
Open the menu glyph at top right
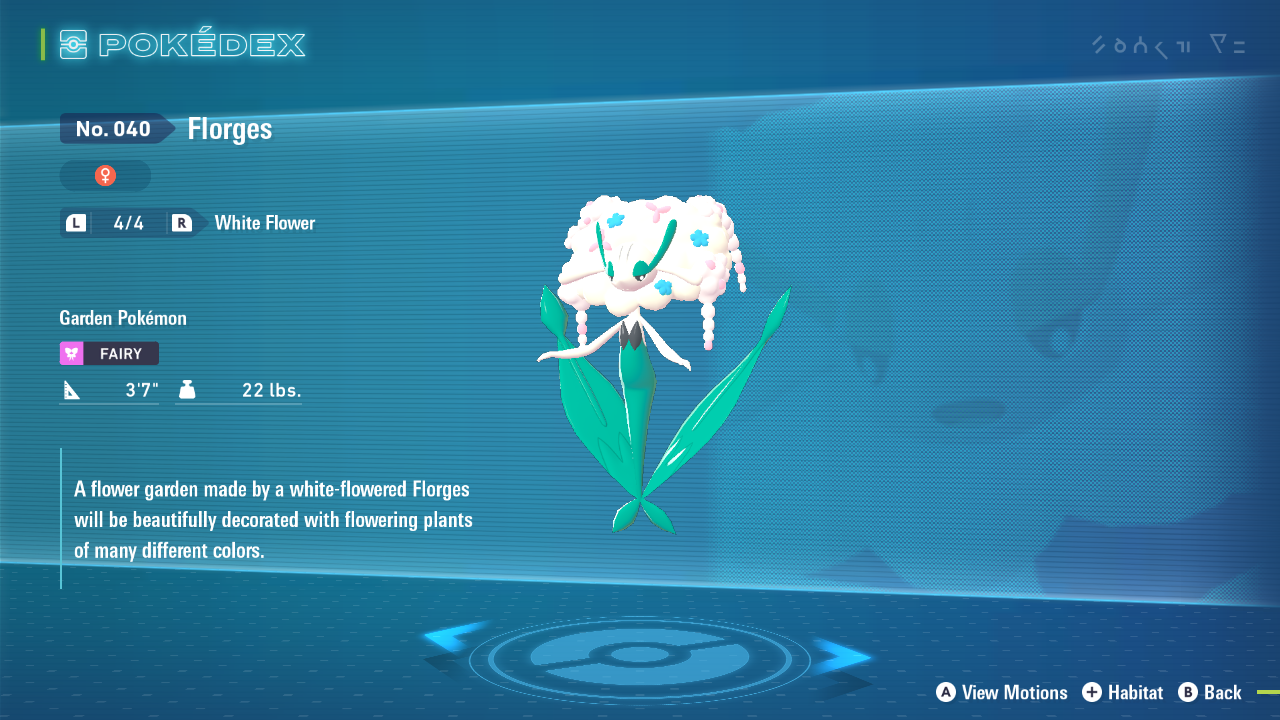tap(1227, 45)
